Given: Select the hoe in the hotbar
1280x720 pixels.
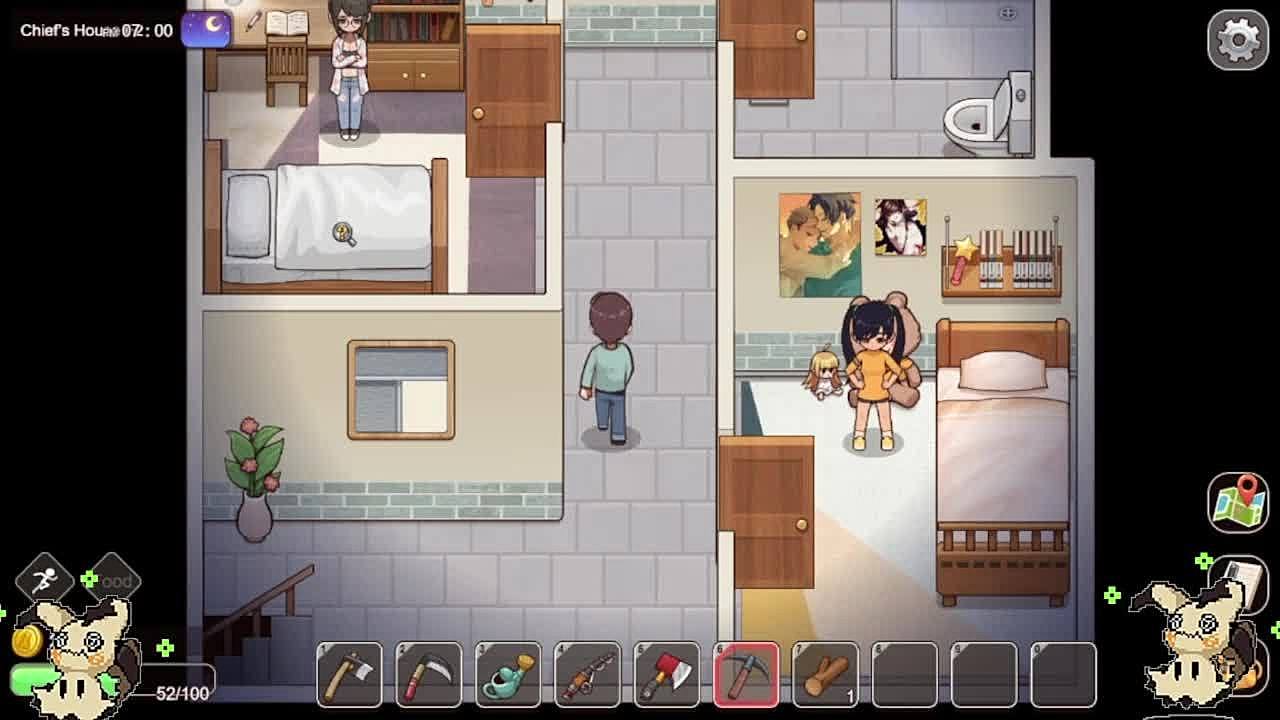Looking at the screenshot, I should (349, 674).
